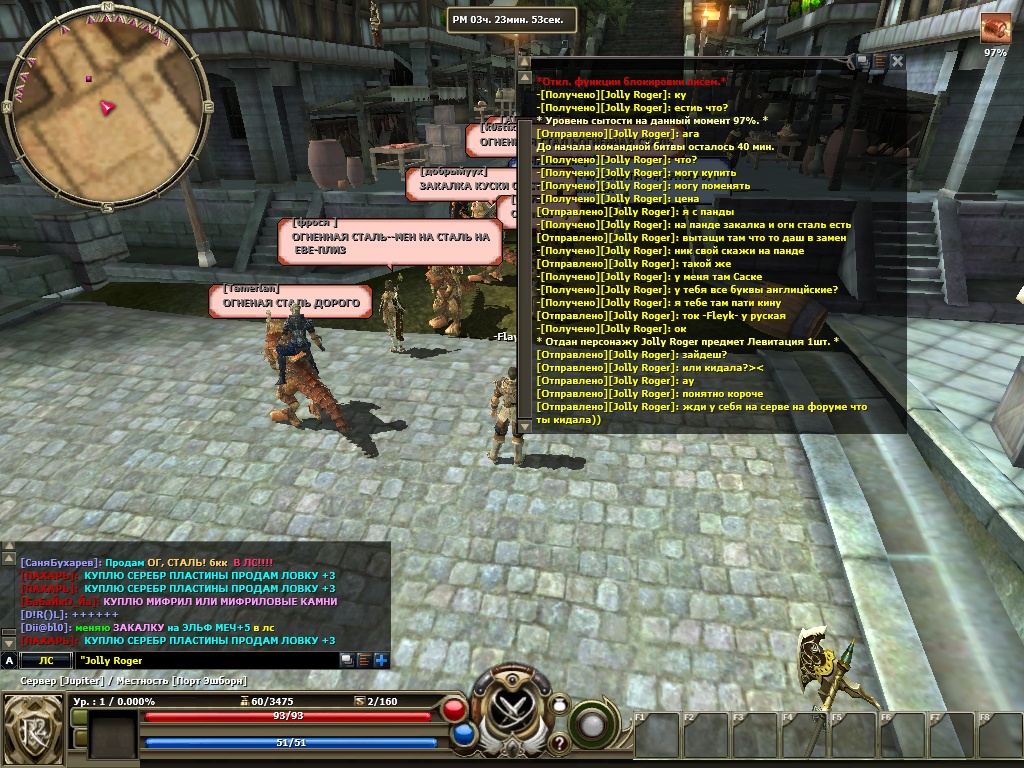Open help with the question mark button
Screen dimensions: 1024x768
pyautogui.click(x=559, y=743)
